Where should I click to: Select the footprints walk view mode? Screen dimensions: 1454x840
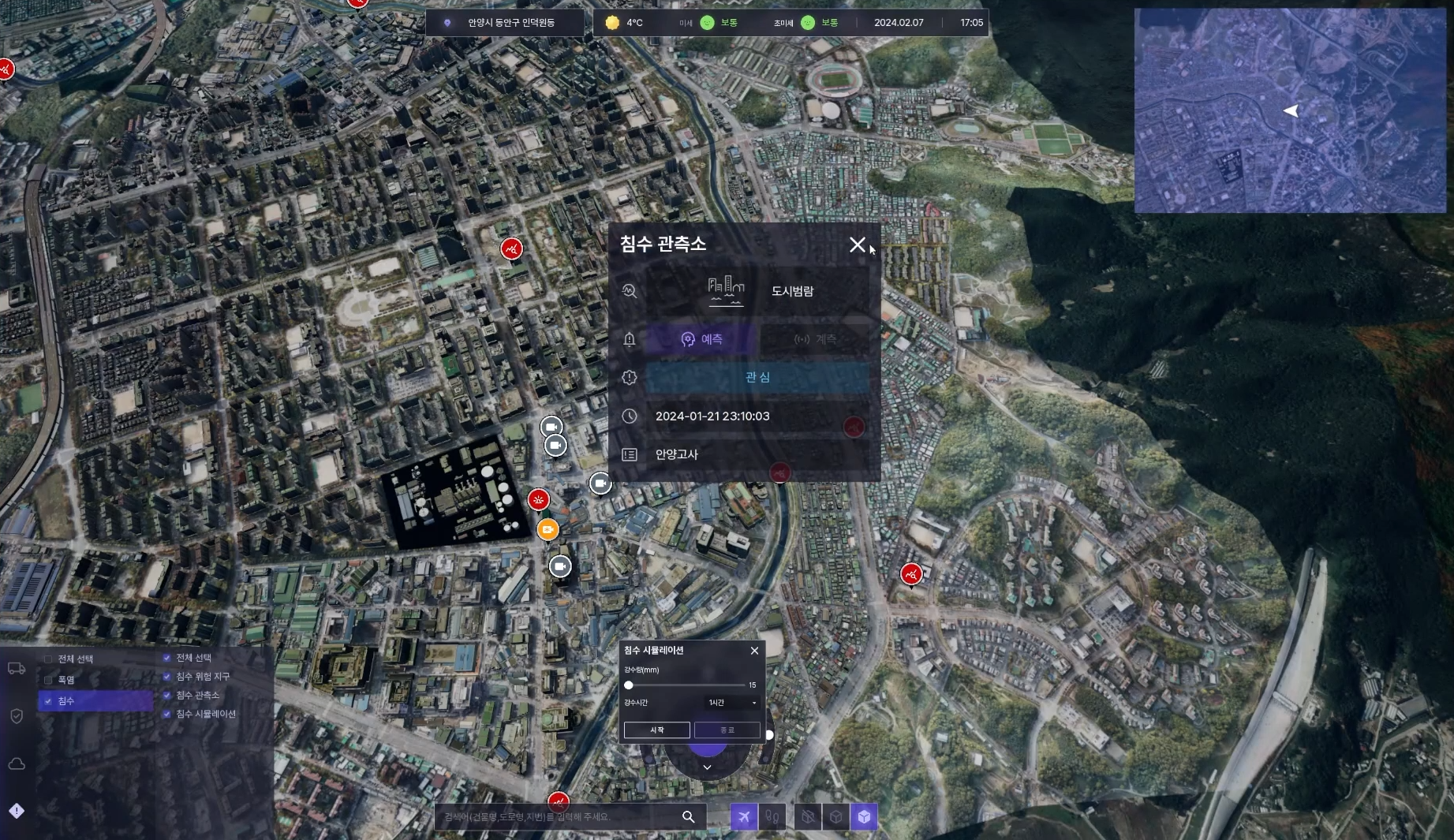772,817
